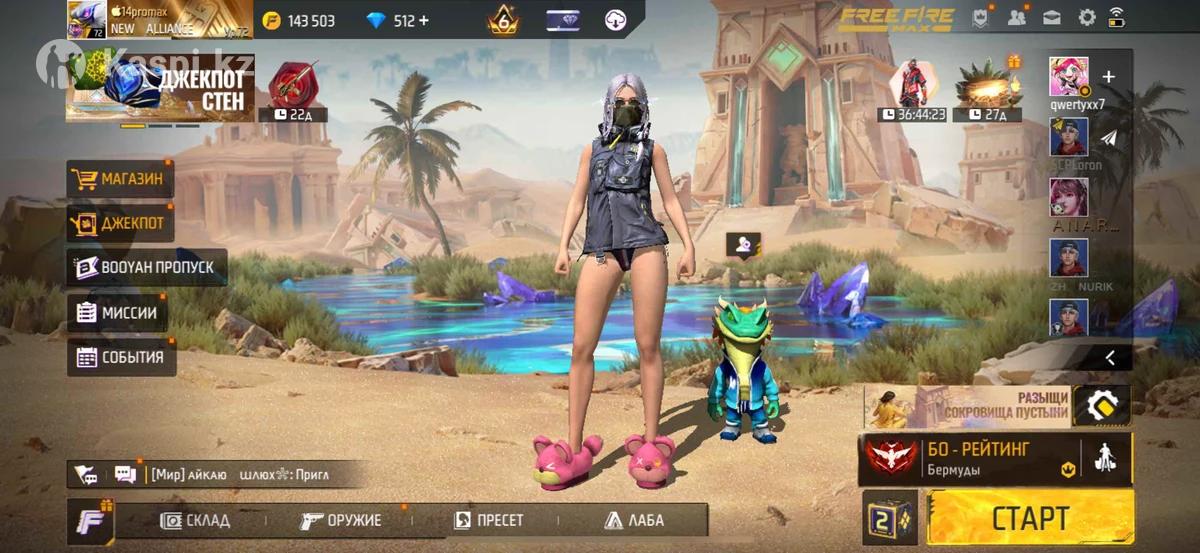Open the Разыщи сокровища пустыни banner
Viewport: 1200px width, 553px height.
[x=966, y=406]
